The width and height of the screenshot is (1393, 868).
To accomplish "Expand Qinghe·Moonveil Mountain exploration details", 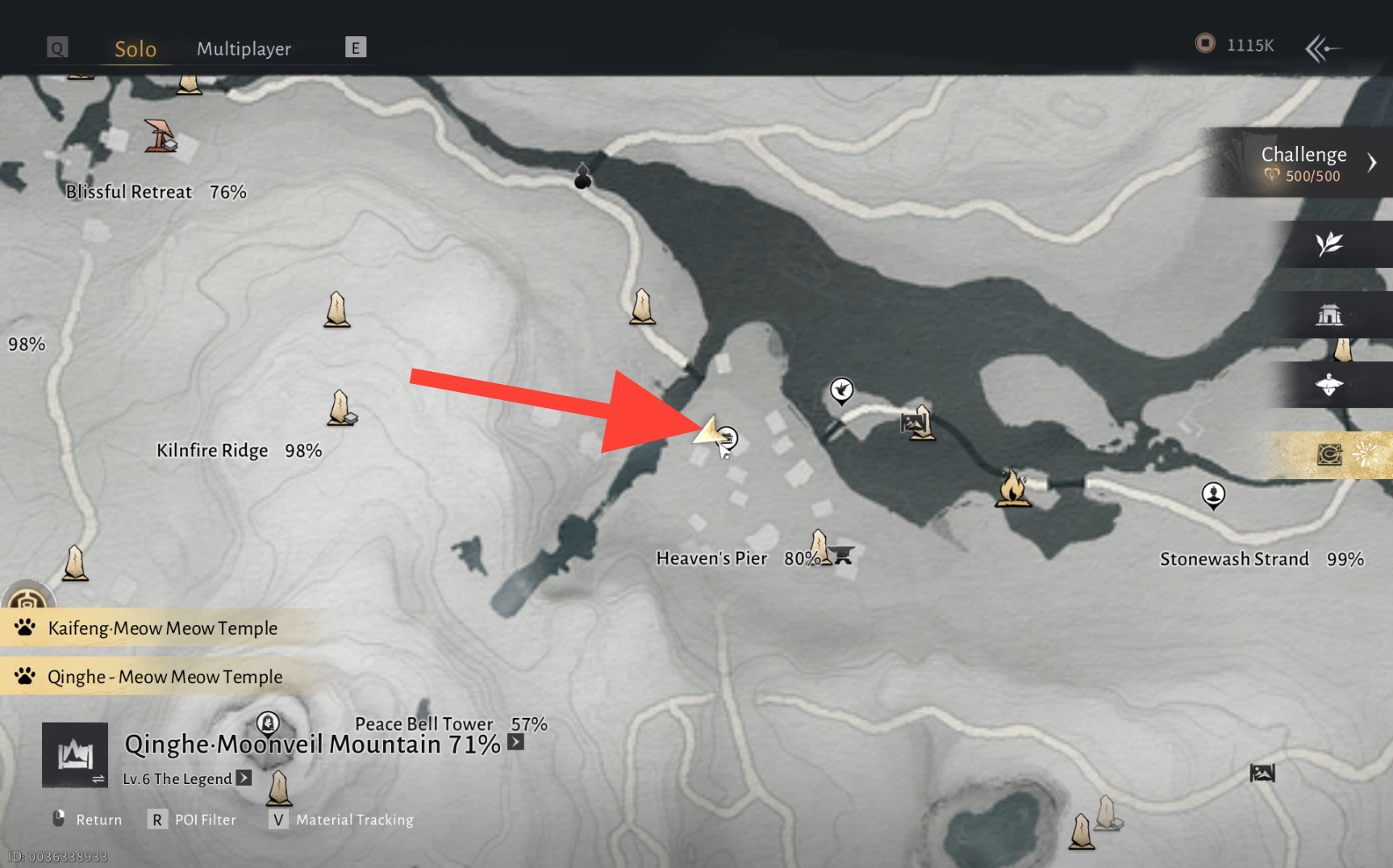I will click(516, 742).
